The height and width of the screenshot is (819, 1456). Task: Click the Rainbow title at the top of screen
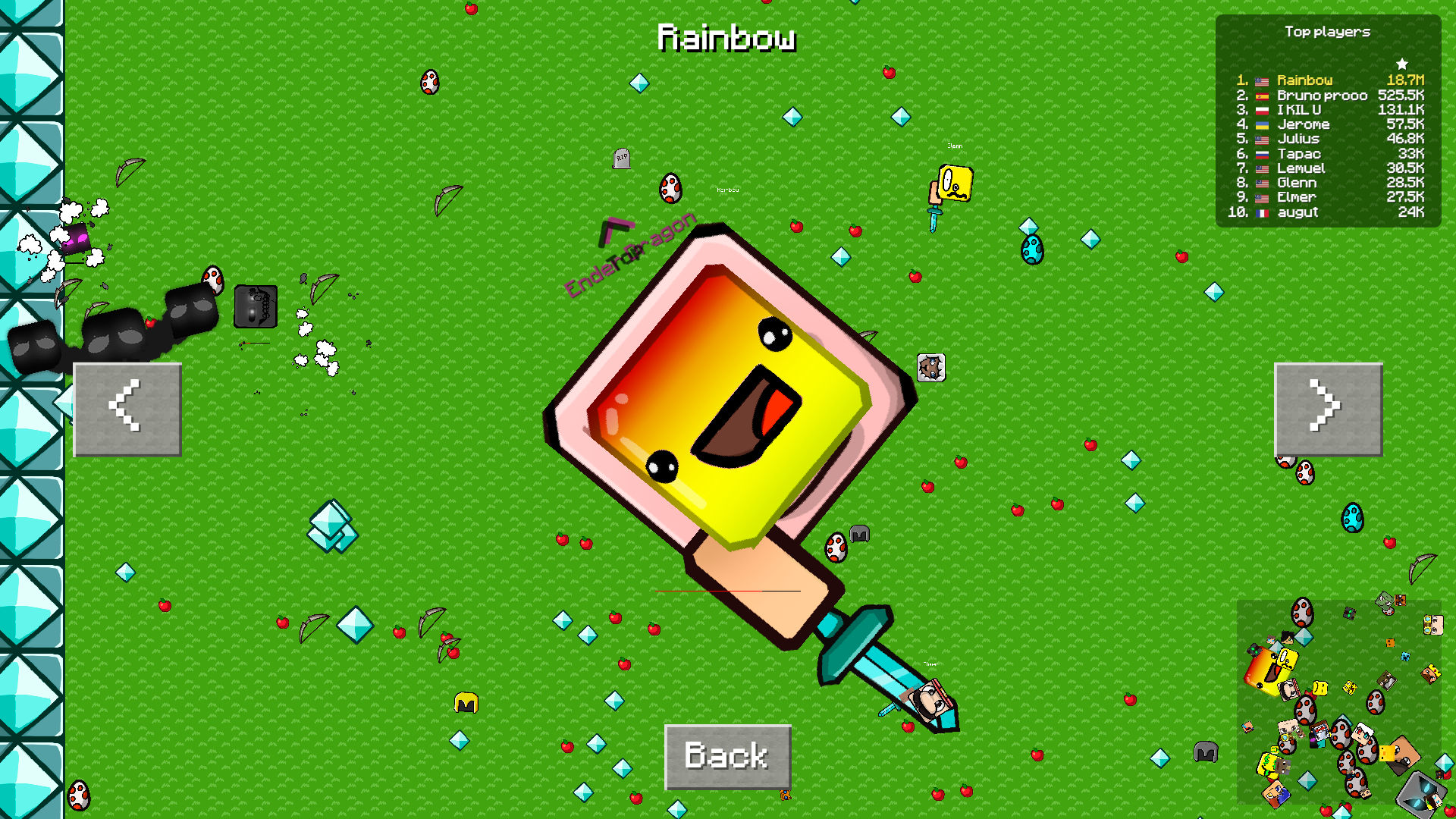[x=727, y=38]
